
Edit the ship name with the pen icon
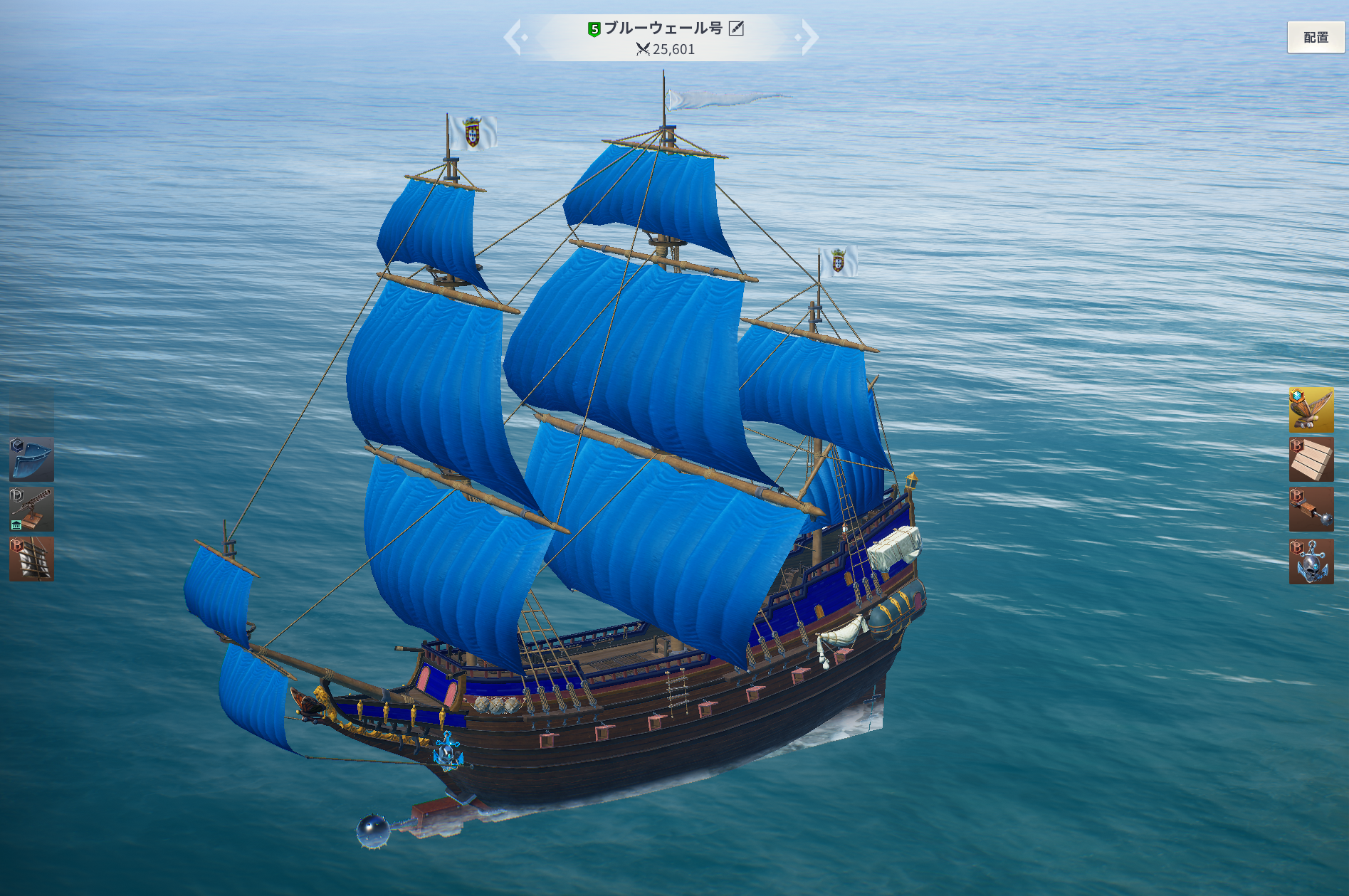pyautogui.click(x=736, y=28)
